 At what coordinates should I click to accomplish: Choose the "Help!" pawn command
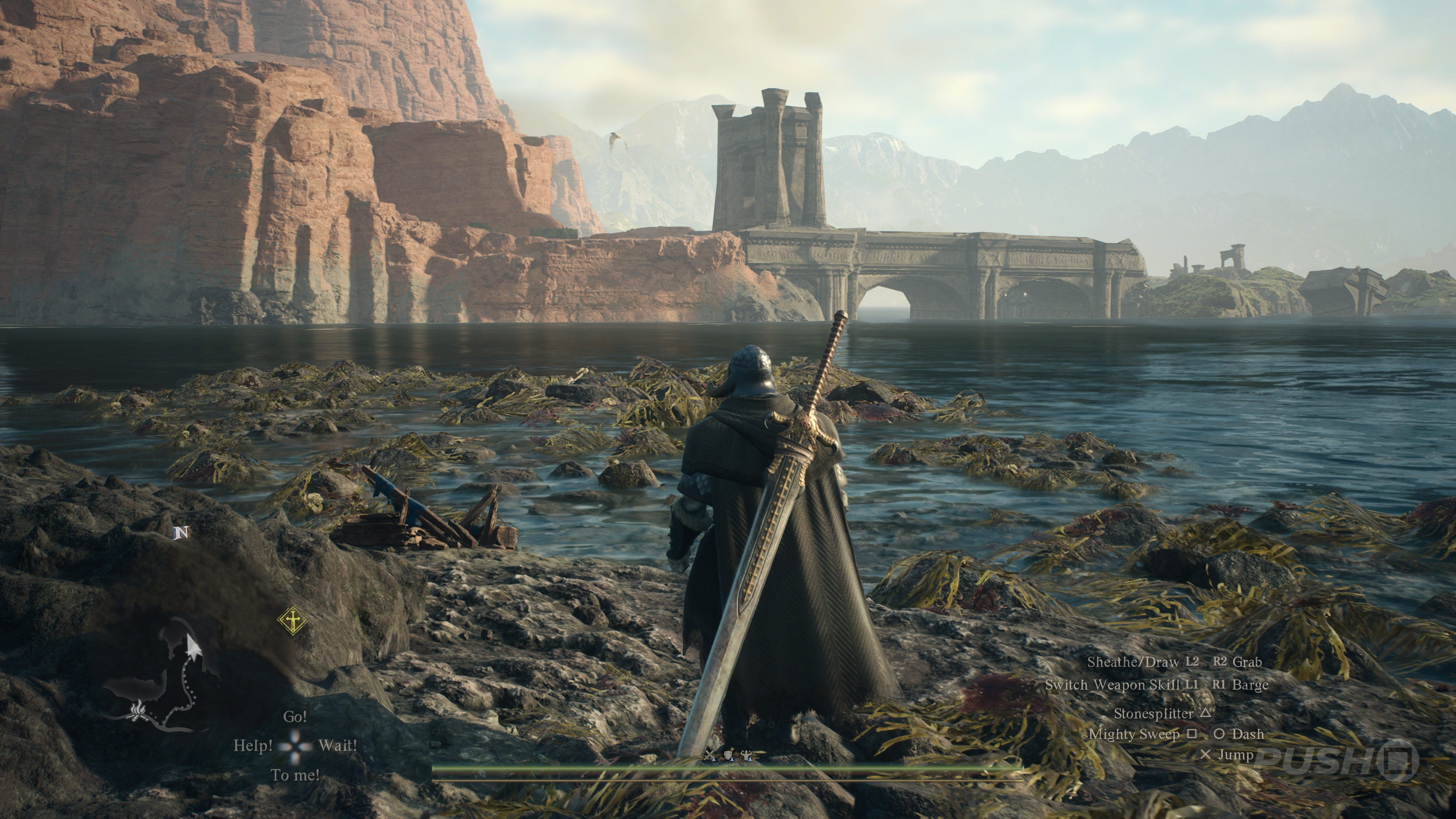[x=253, y=745]
